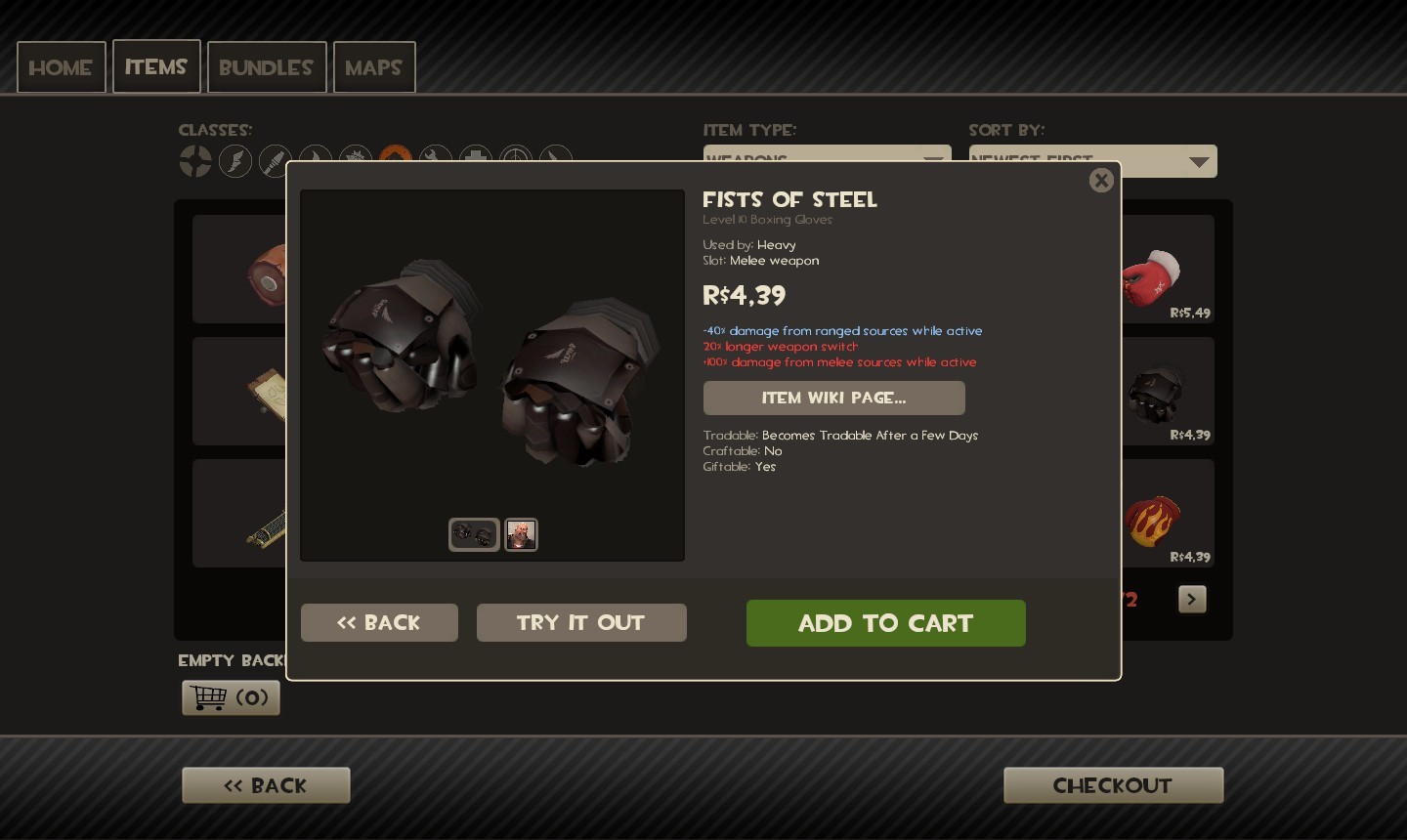
Task: Select the Soldier class filter icon
Action: [275, 160]
